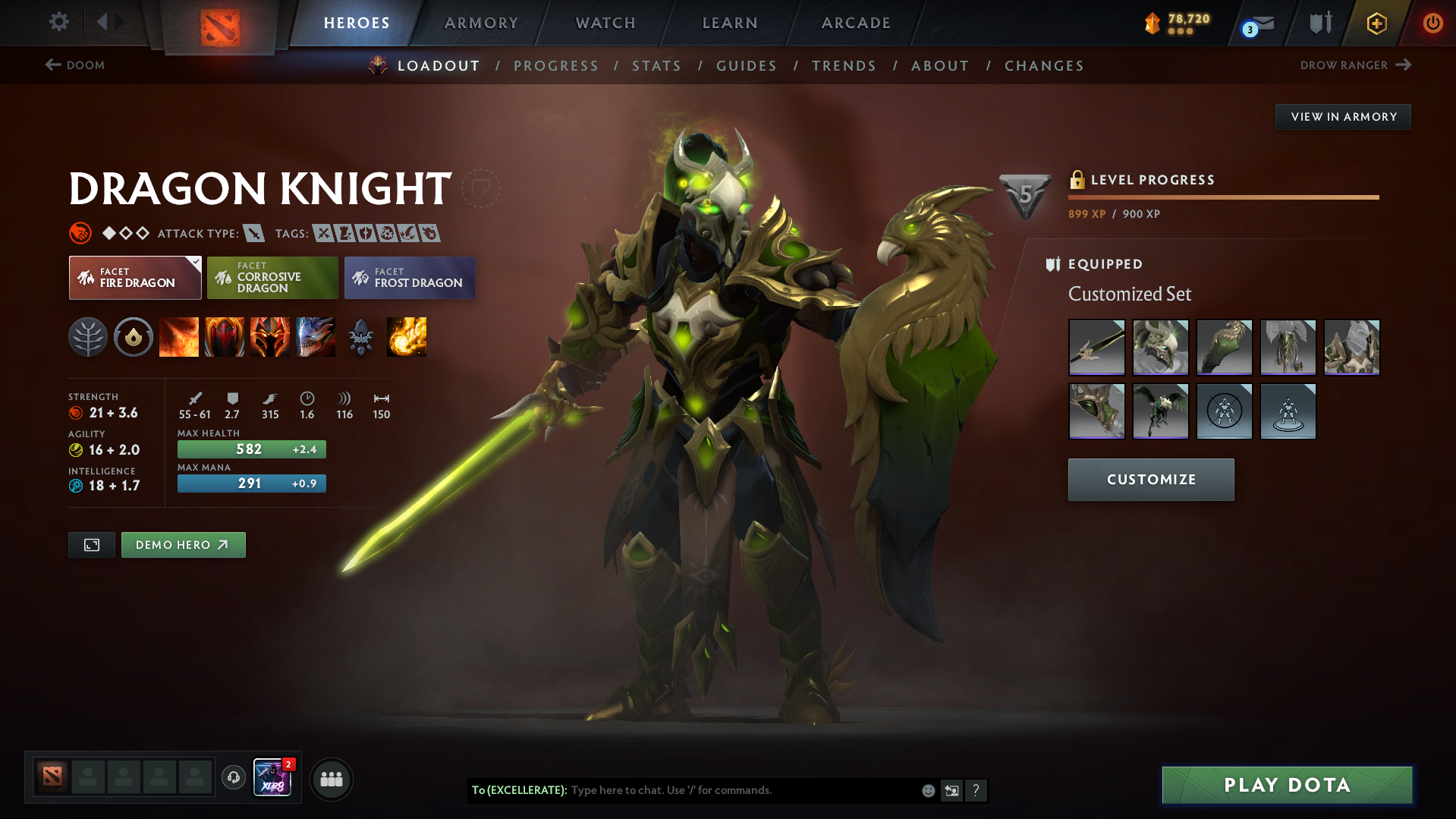Go back to Doom hero page
Viewport: 1456px width, 819px height.
(76, 65)
